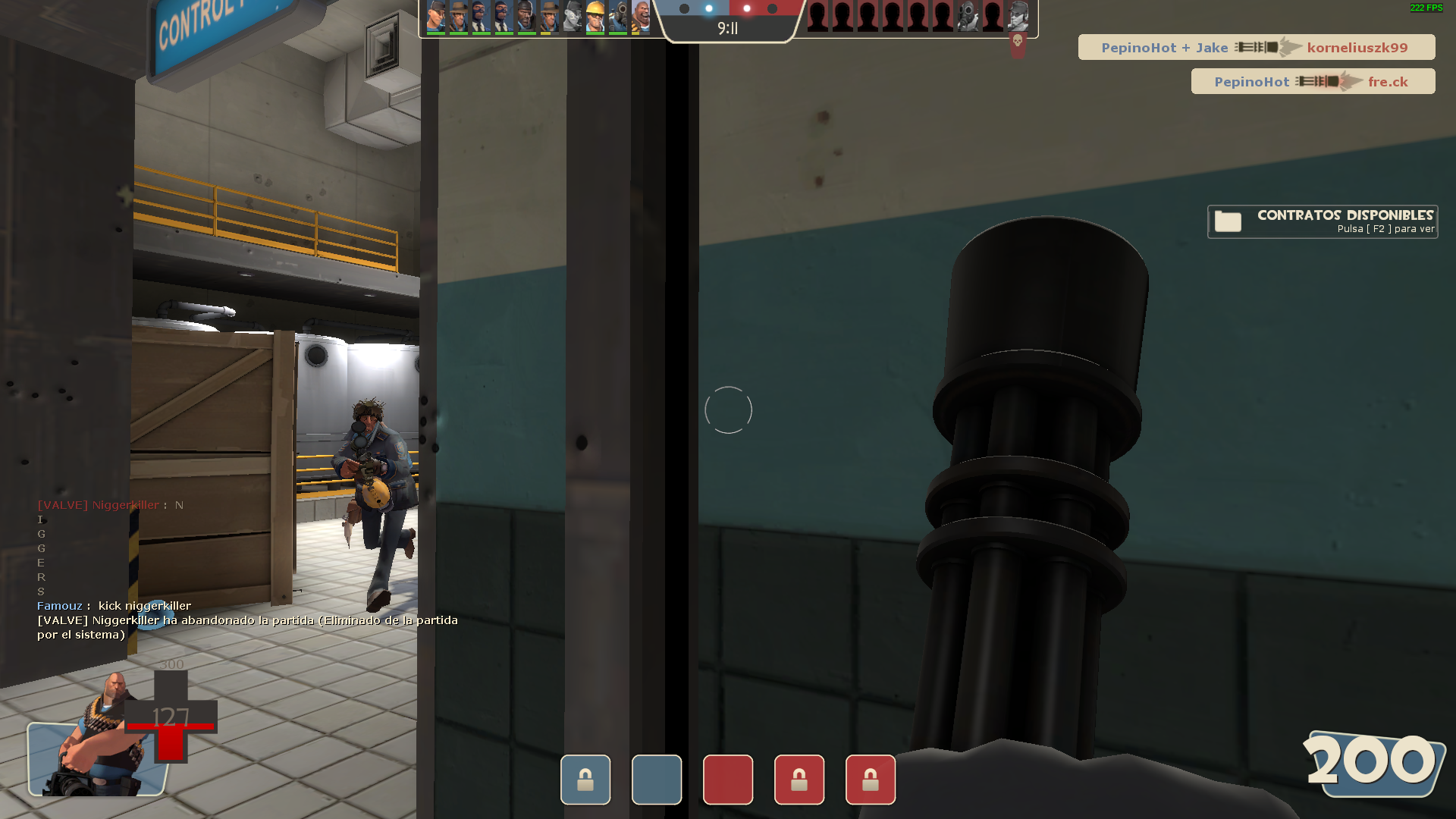The width and height of the screenshot is (1456, 819).
Task: Click the unlocked blue control point icon
Action: pos(657,780)
